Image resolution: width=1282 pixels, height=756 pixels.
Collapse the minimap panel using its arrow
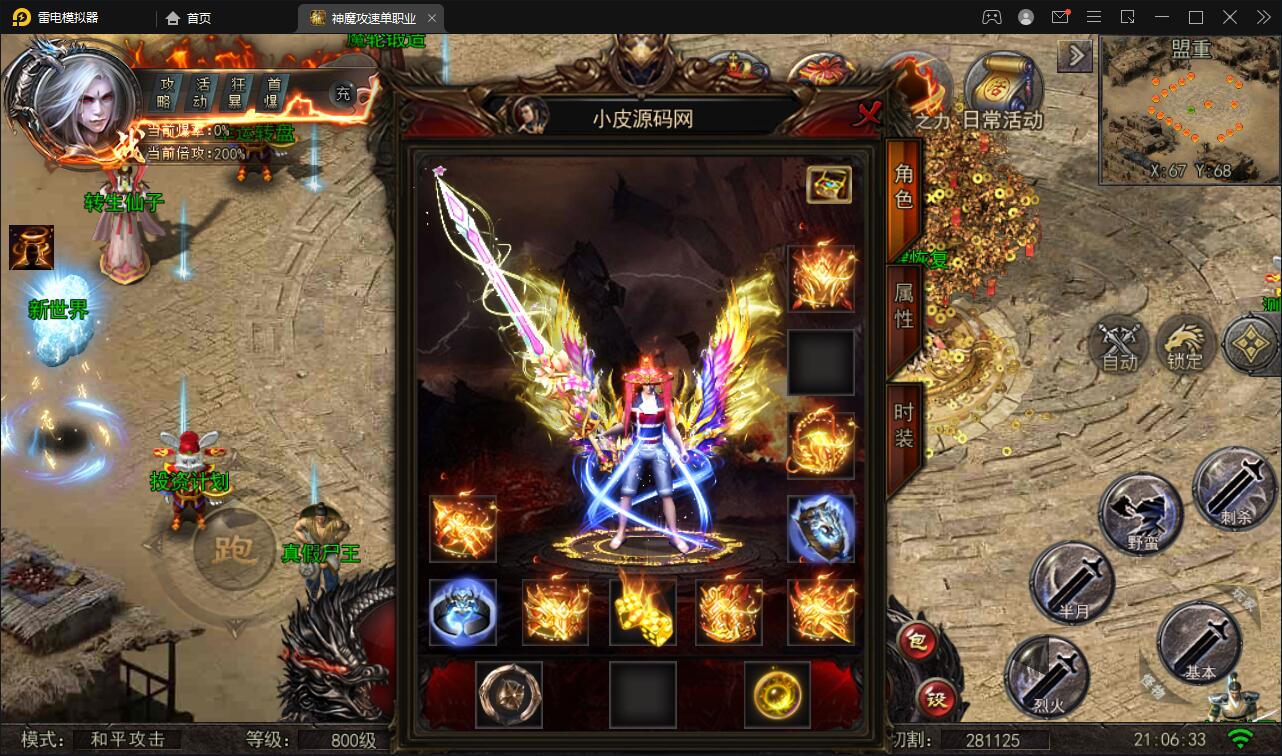tap(1074, 56)
